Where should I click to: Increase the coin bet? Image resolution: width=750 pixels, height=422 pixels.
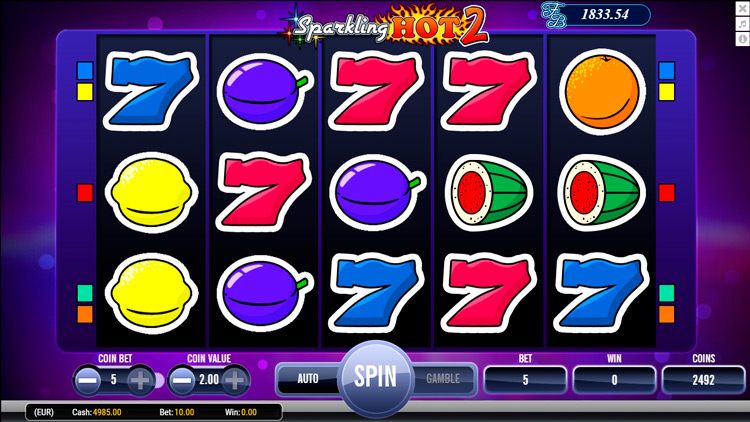[141, 380]
